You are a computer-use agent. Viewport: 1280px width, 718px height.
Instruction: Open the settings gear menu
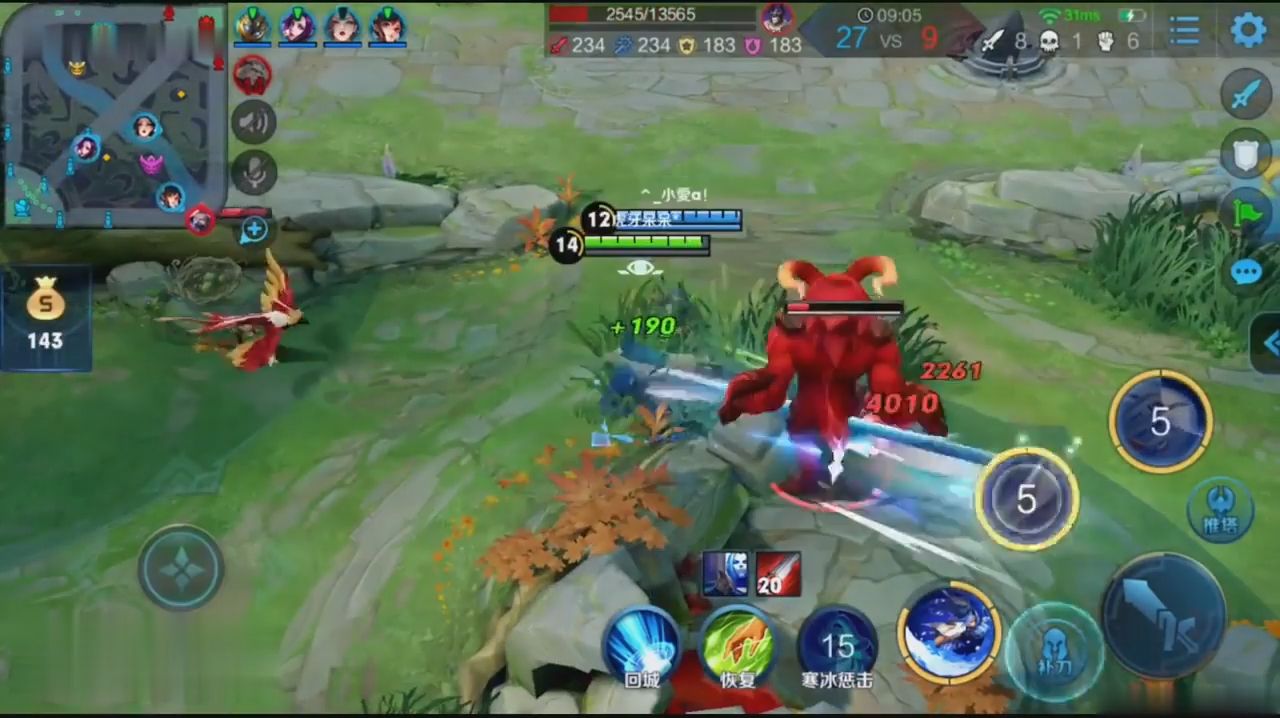(x=1247, y=30)
